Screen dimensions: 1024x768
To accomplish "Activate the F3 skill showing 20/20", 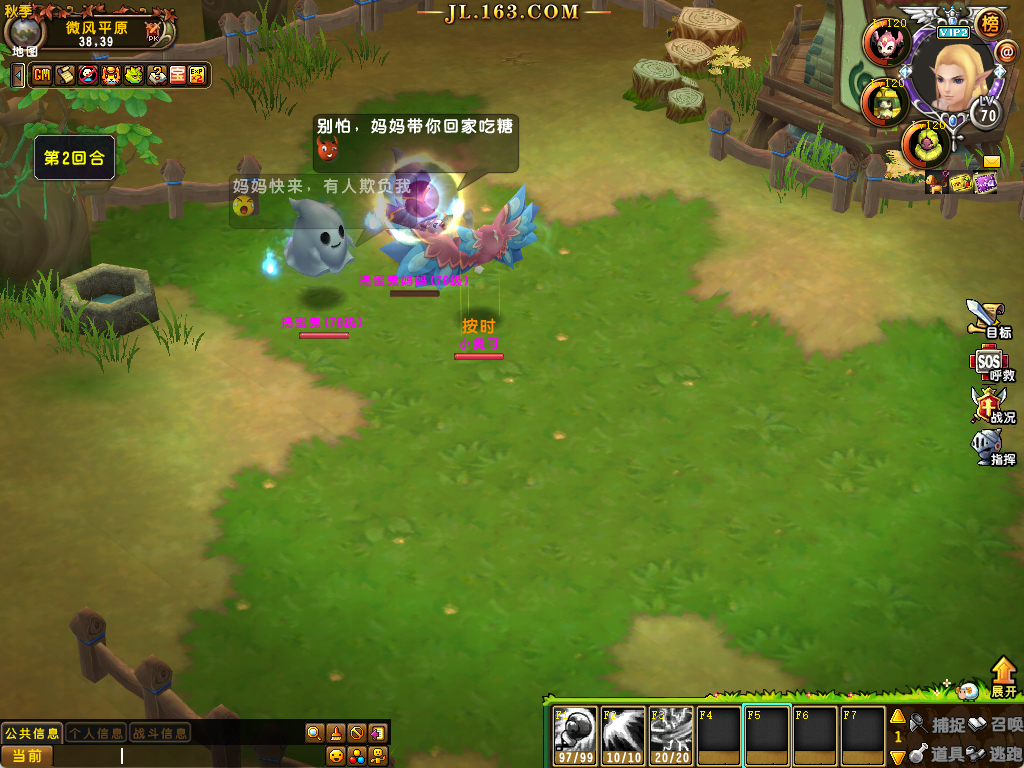I will tap(672, 735).
